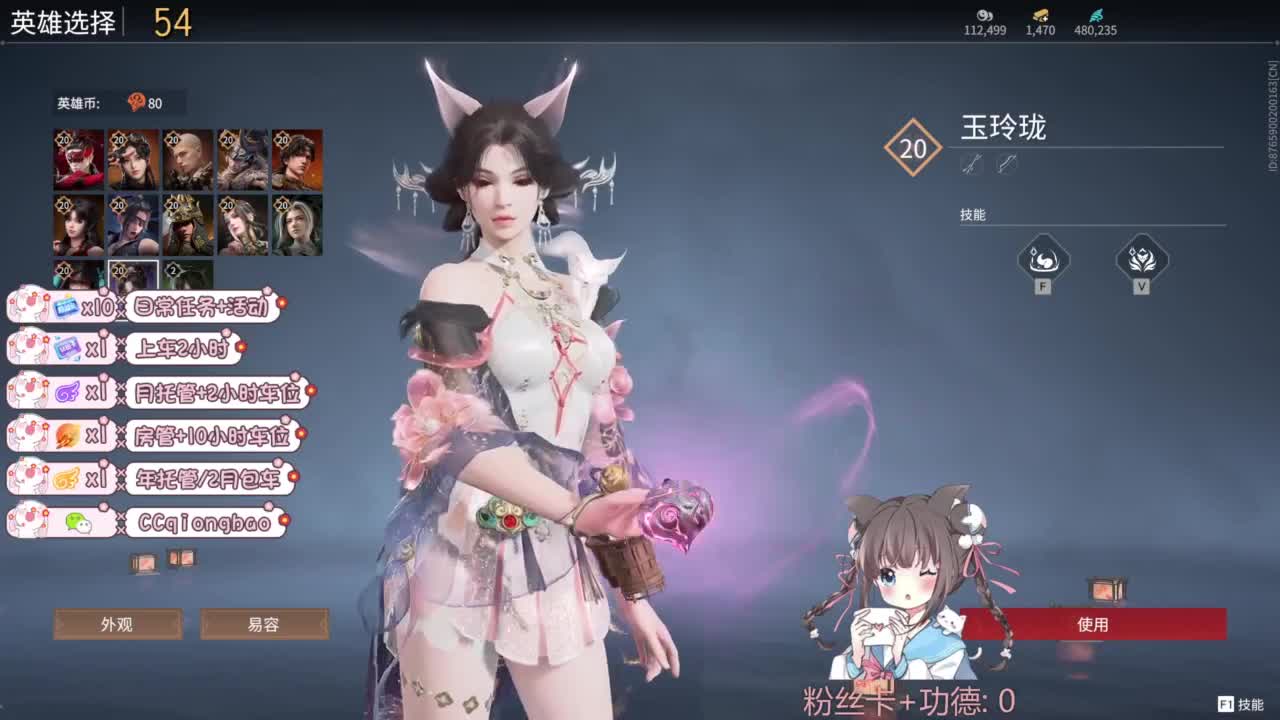Click the 易容 face customization button

click(x=264, y=624)
